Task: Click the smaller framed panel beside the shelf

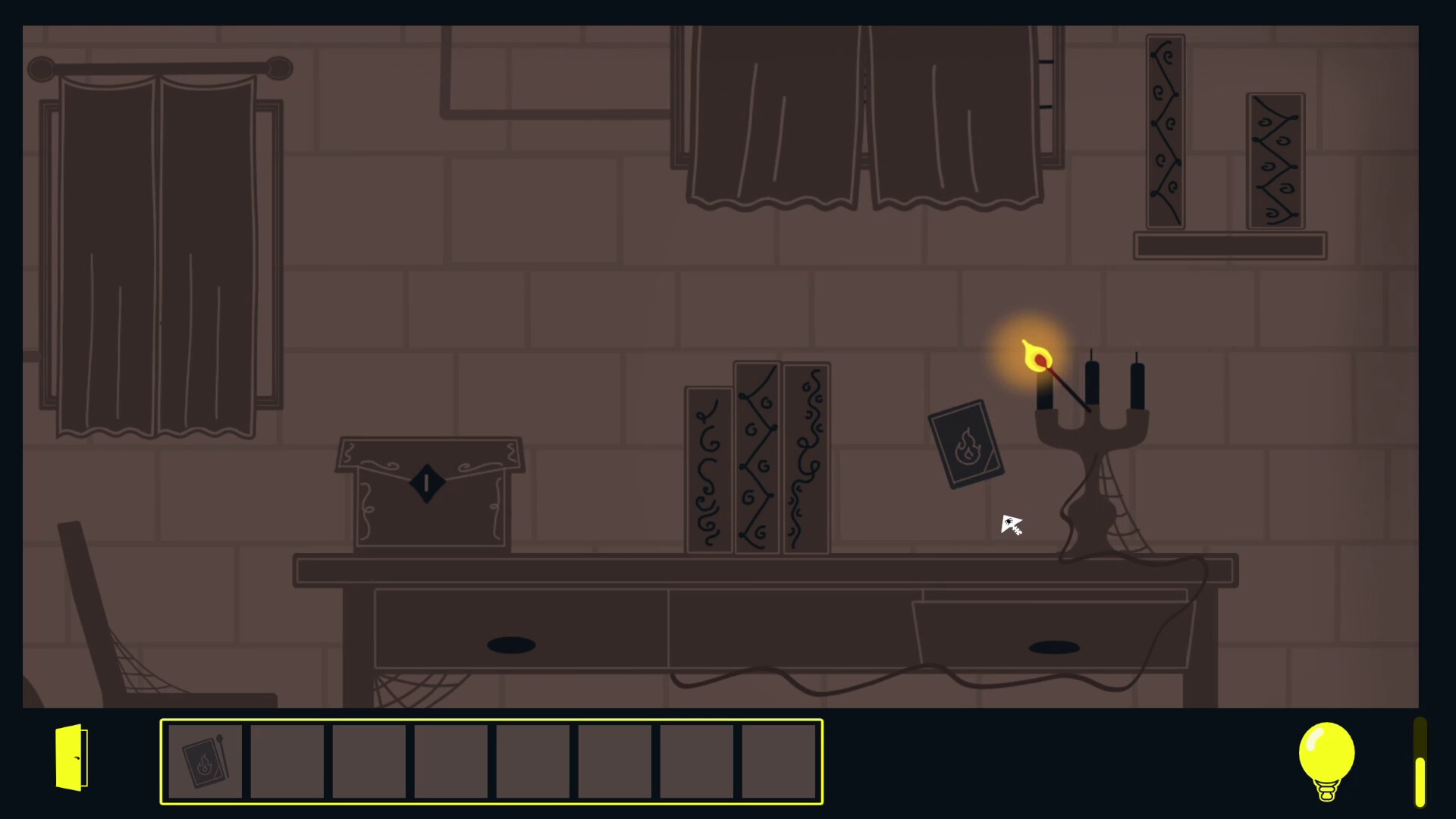Action: point(1274,159)
